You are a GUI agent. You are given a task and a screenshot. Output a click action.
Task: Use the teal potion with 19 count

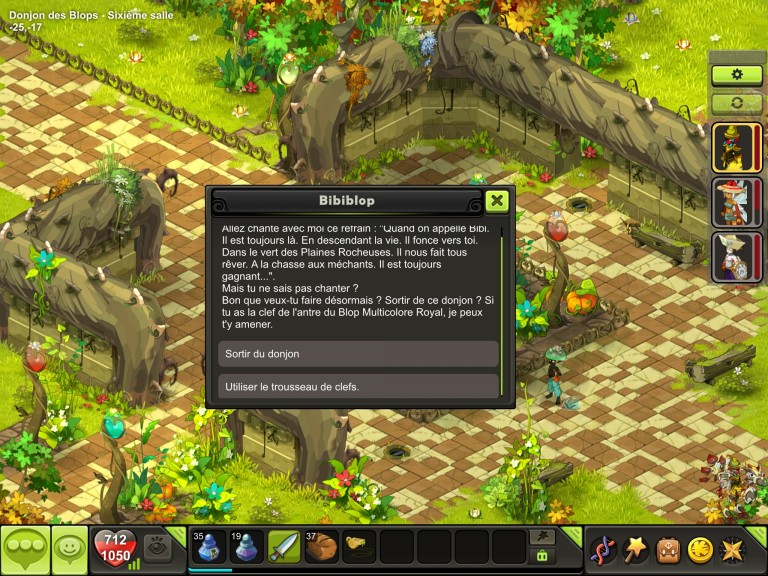[x=245, y=547]
